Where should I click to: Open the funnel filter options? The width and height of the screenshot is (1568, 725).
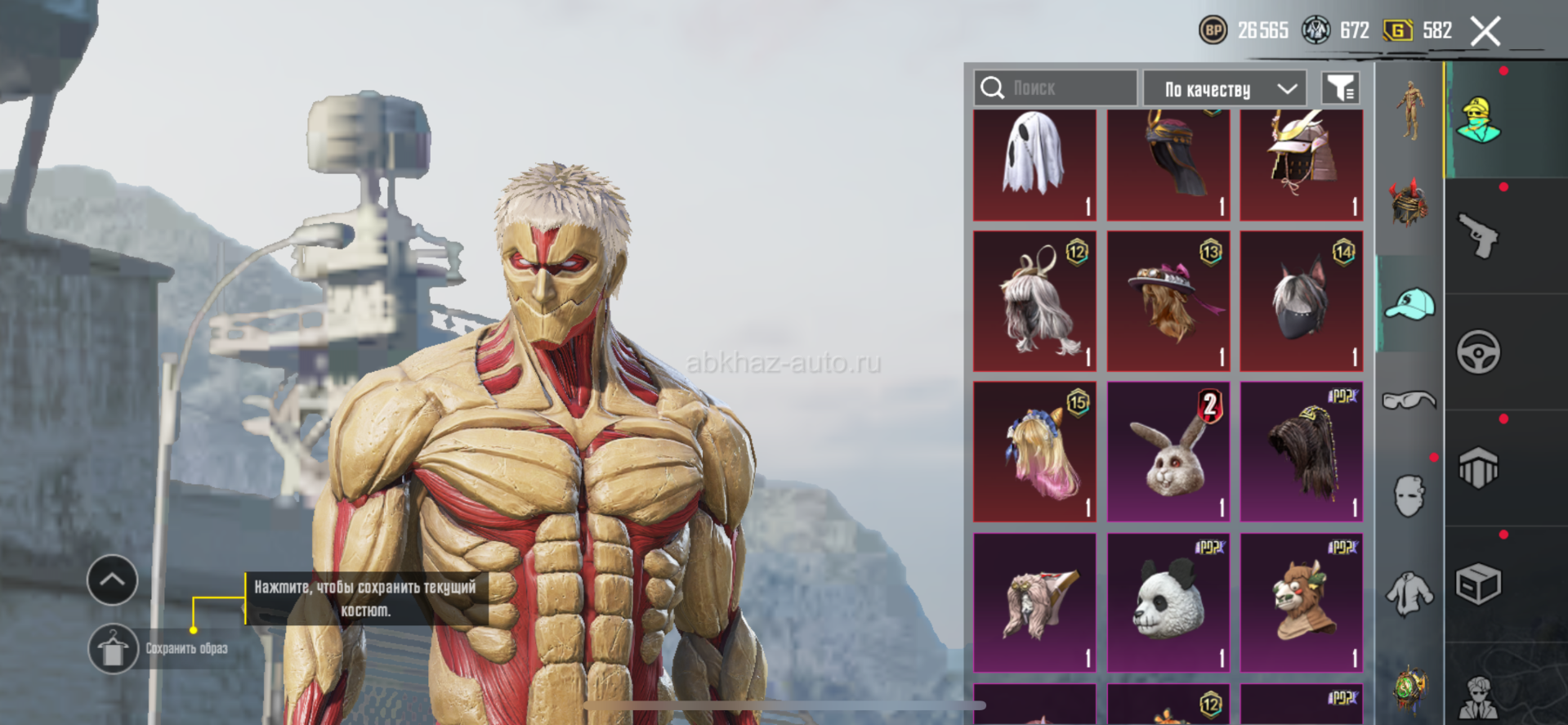coord(1340,88)
